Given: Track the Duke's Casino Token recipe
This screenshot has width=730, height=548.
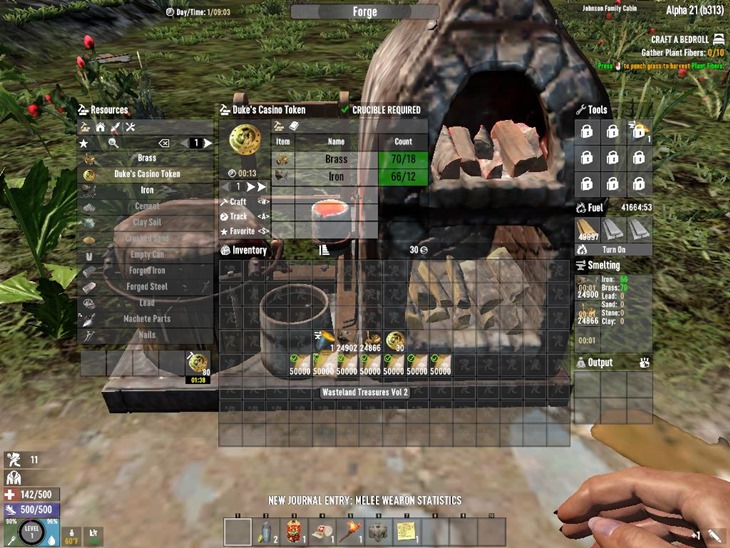Looking at the screenshot, I should pos(240,216).
